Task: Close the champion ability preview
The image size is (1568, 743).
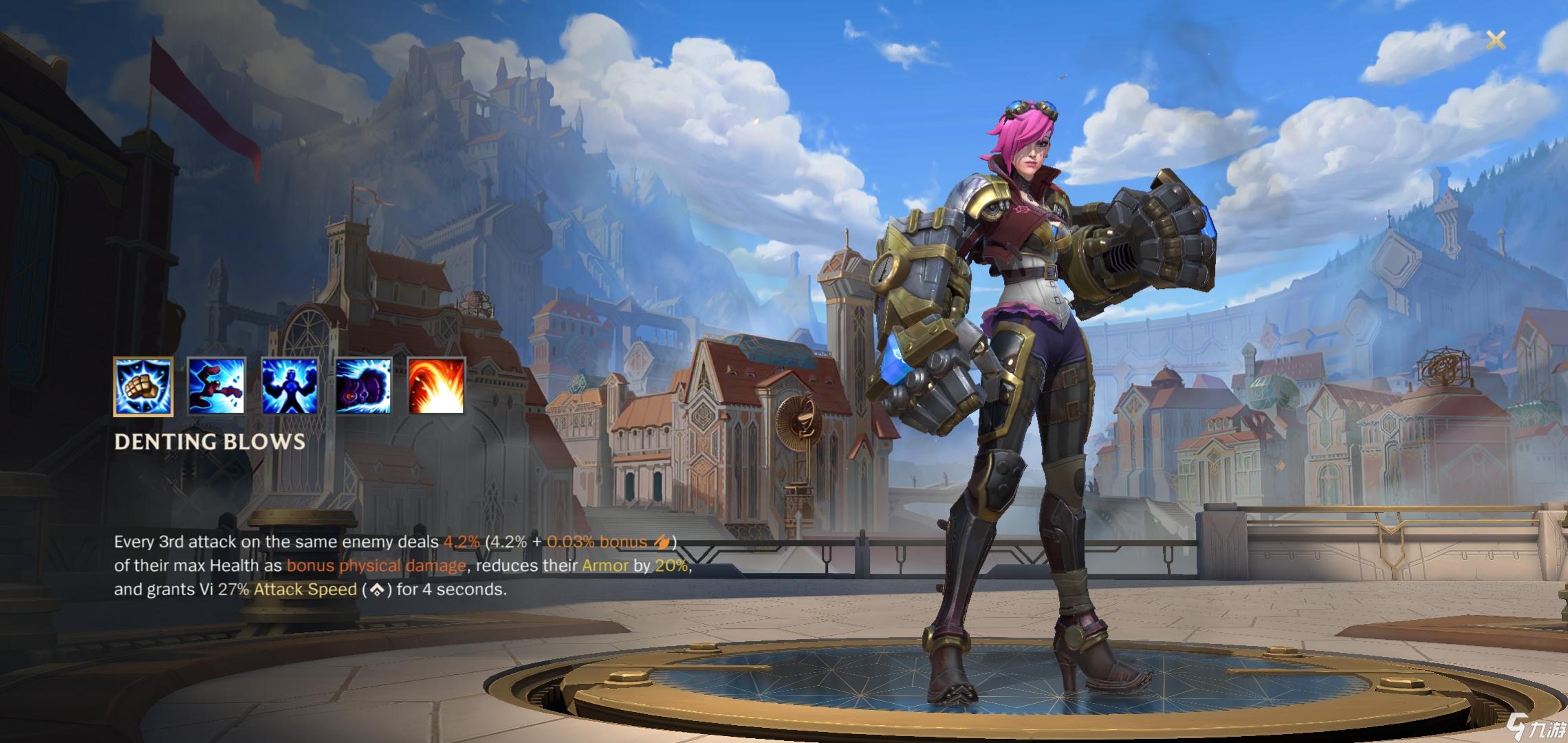Action: tap(1496, 40)
